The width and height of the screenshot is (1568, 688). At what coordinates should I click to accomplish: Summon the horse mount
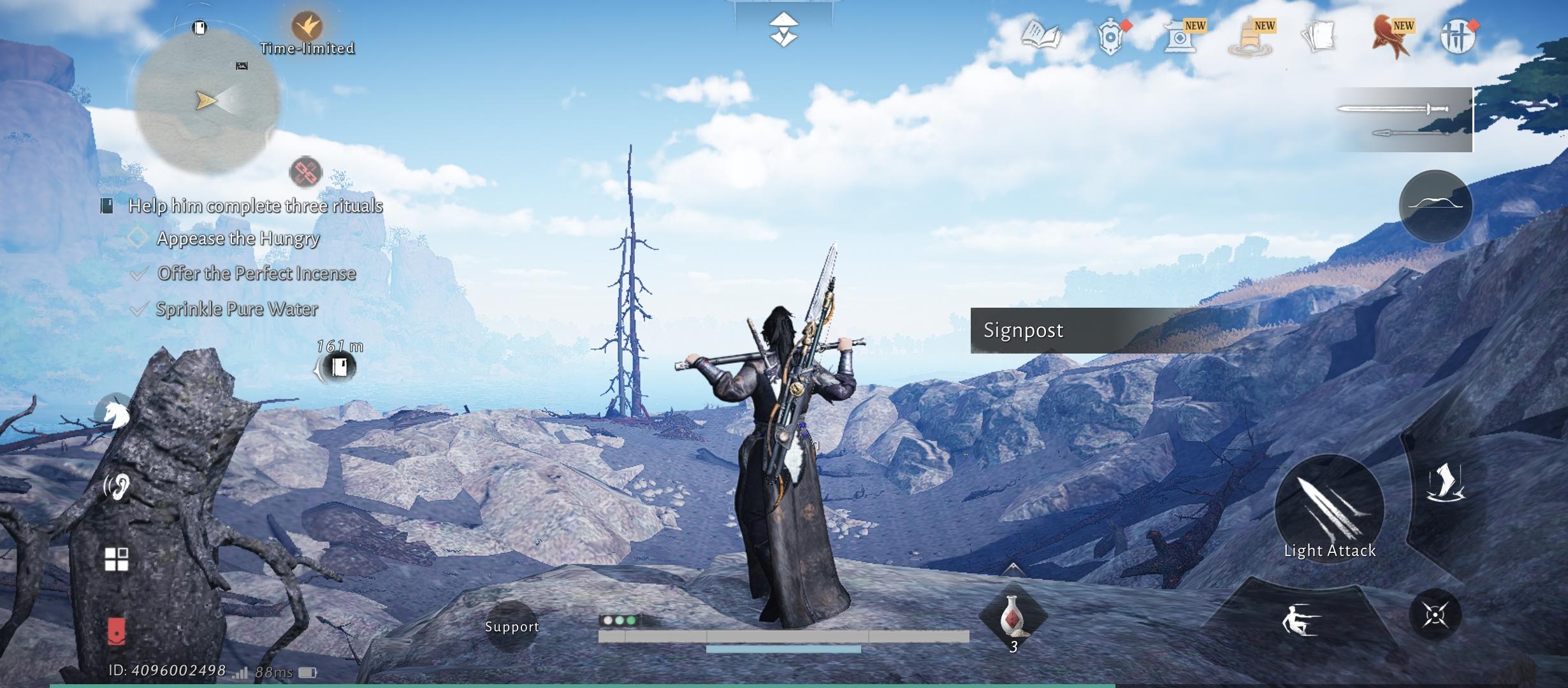[117, 415]
